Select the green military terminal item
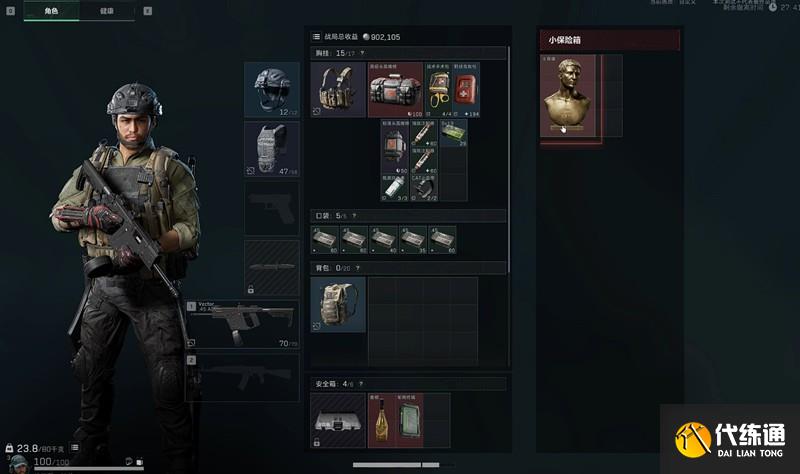The width and height of the screenshot is (800, 474). 409,419
